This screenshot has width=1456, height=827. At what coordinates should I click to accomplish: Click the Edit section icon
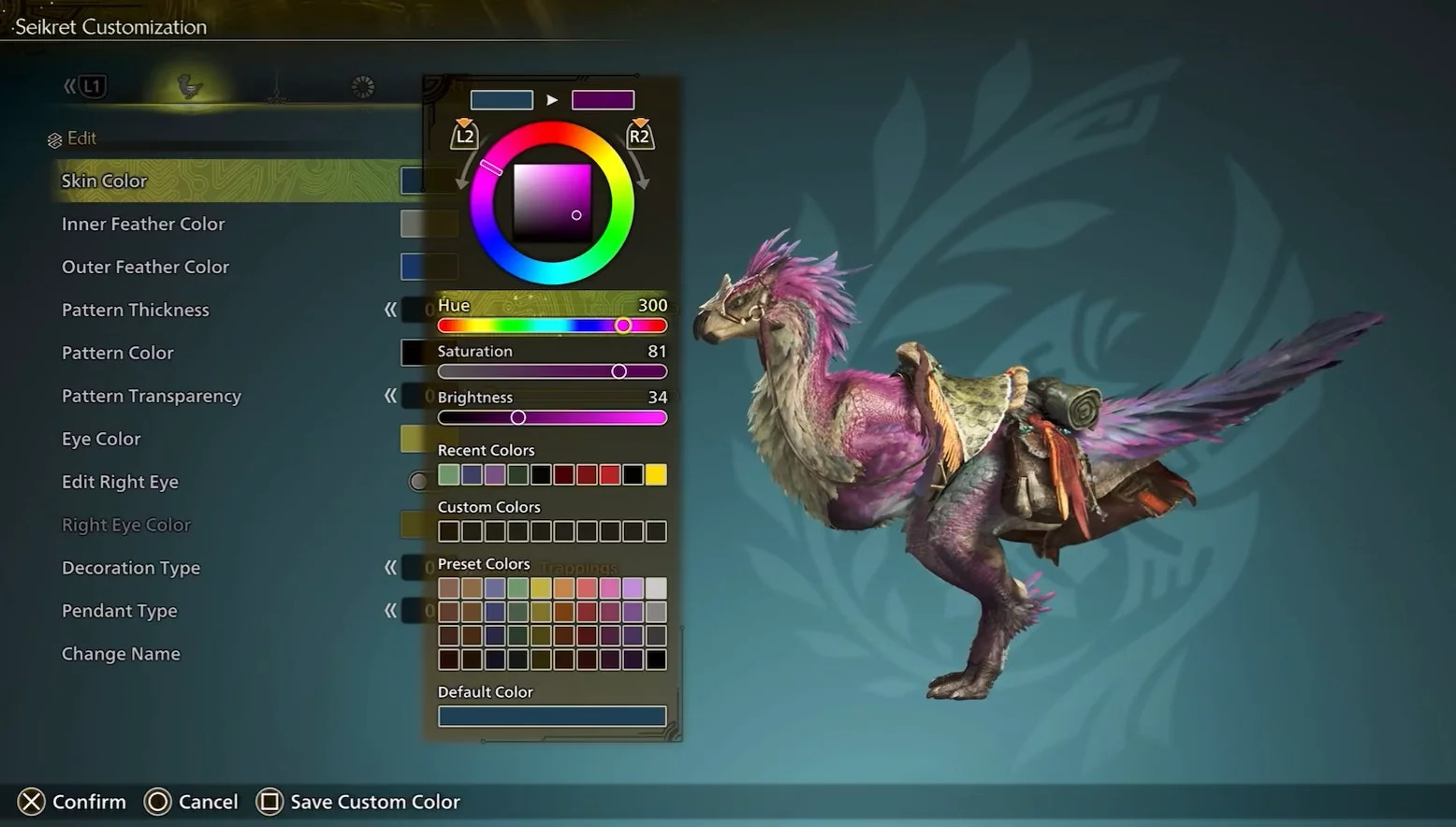tap(55, 138)
